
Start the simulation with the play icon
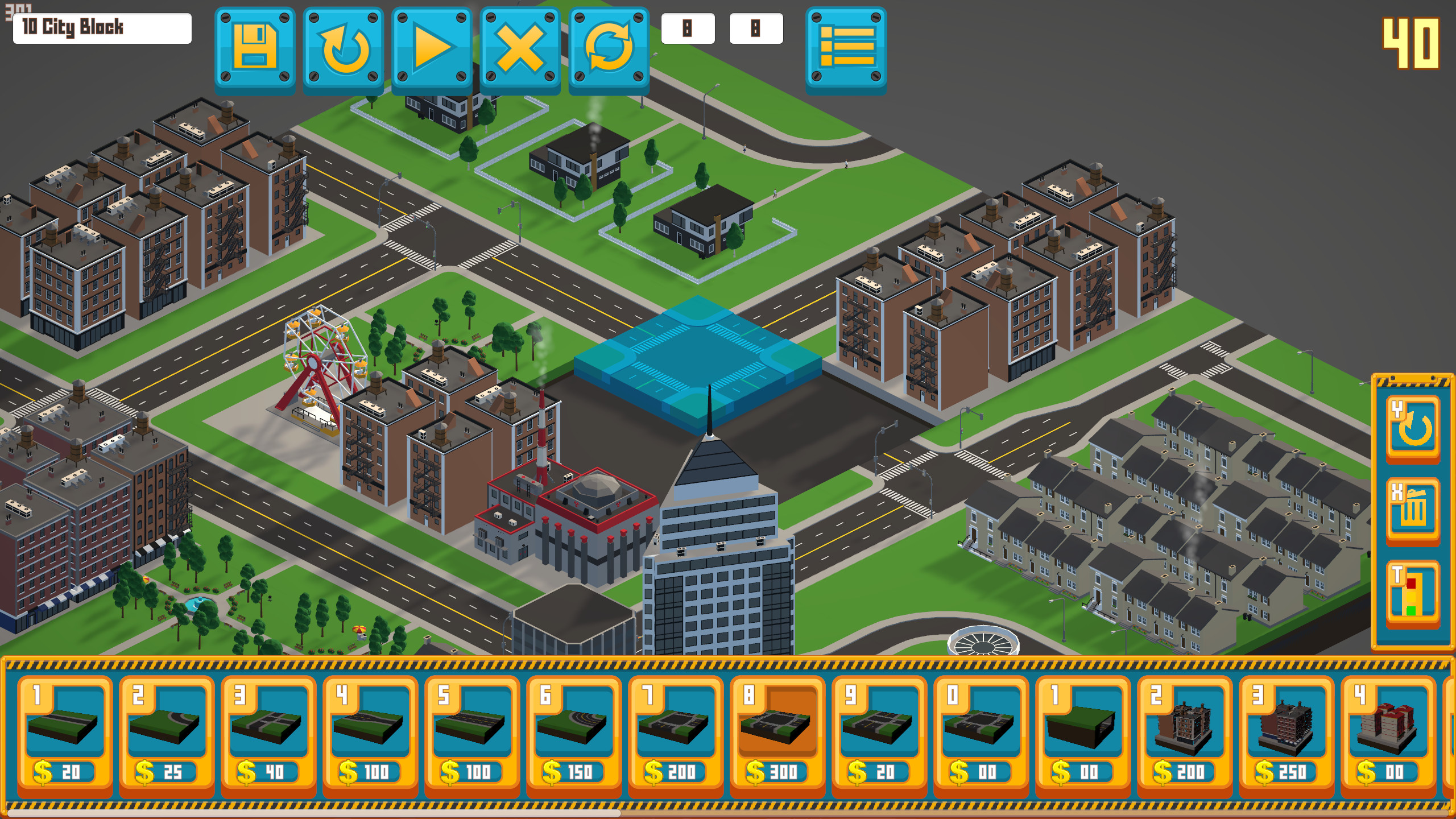click(431, 48)
